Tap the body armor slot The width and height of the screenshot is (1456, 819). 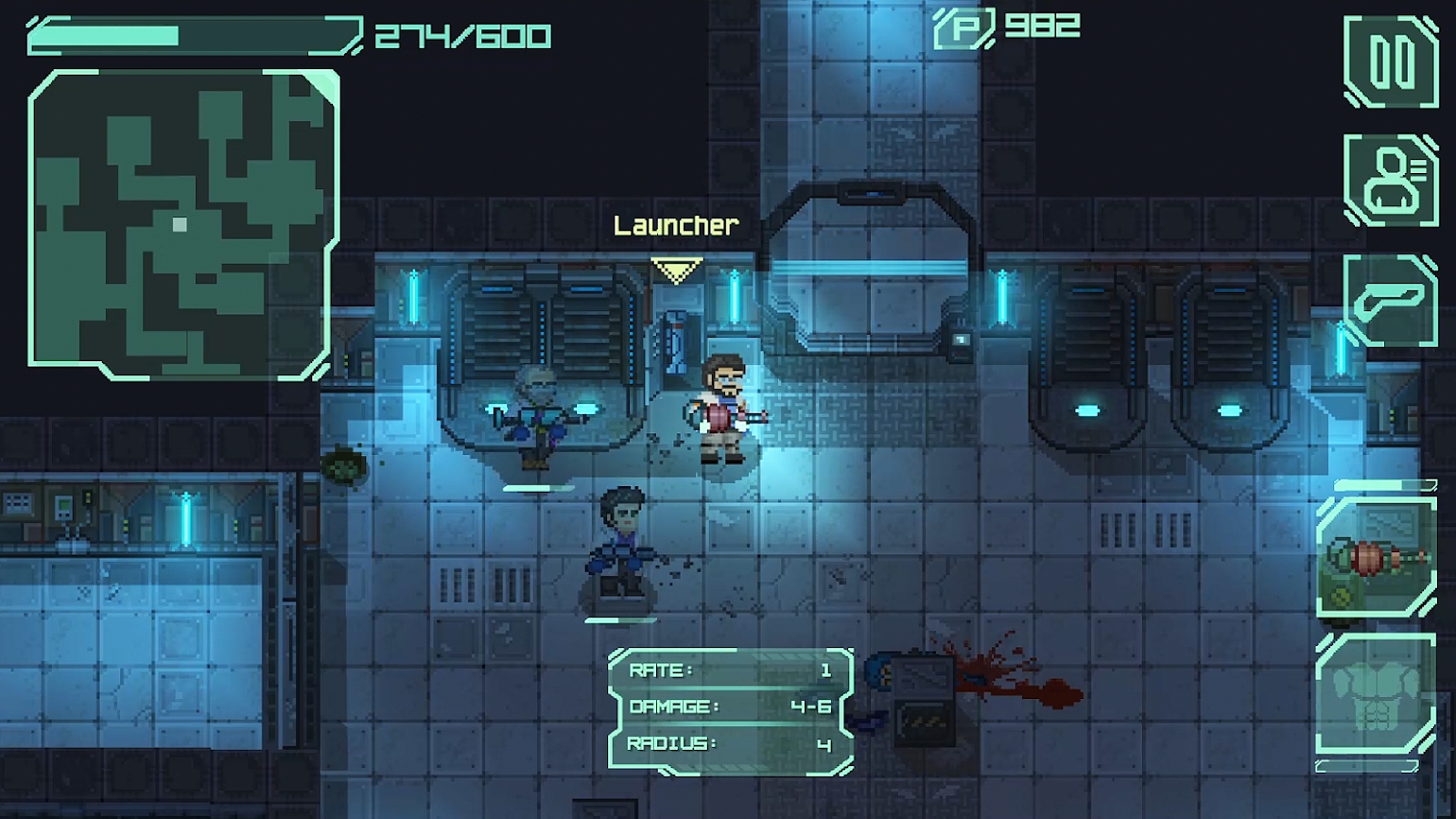click(x=1376, y=696)
